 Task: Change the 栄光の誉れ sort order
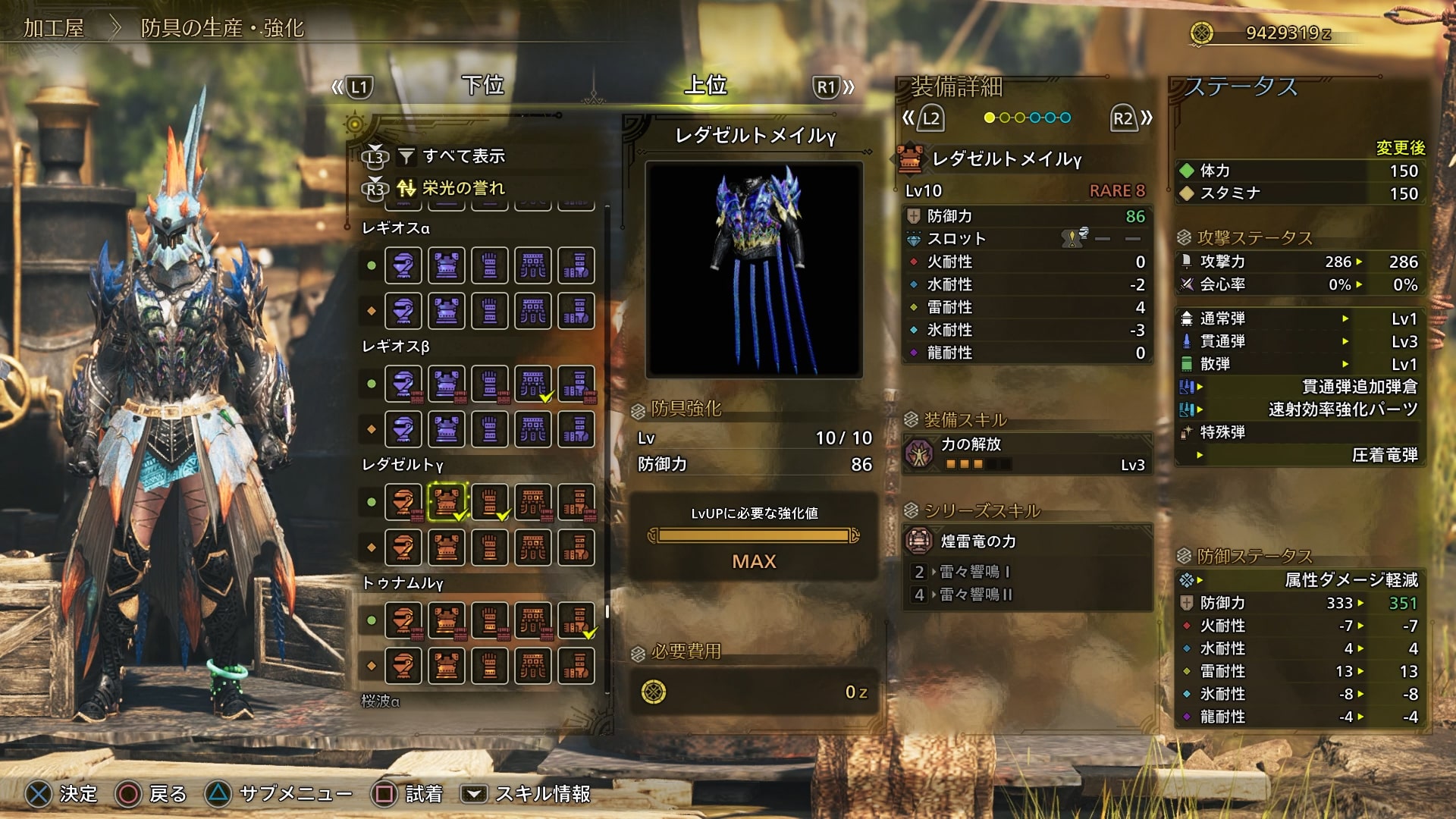click(x=463, y=188)
